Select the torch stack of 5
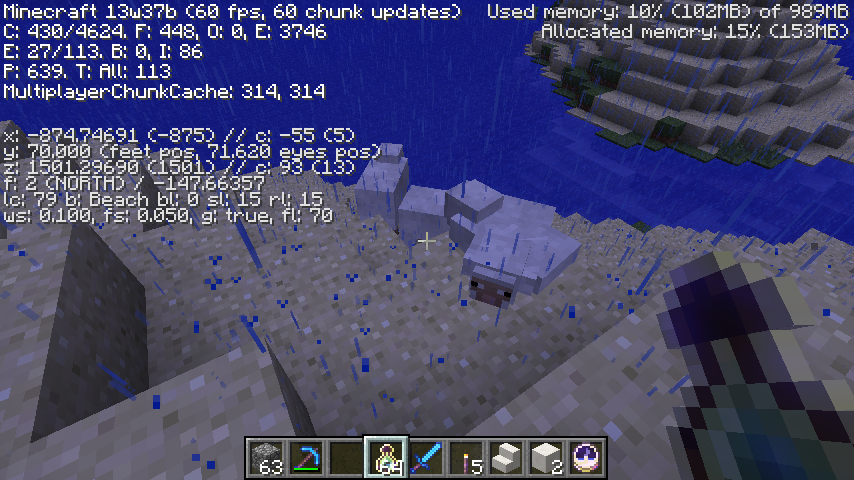Image resolution: width=854 pixels, height=480 pixels. 466,457
